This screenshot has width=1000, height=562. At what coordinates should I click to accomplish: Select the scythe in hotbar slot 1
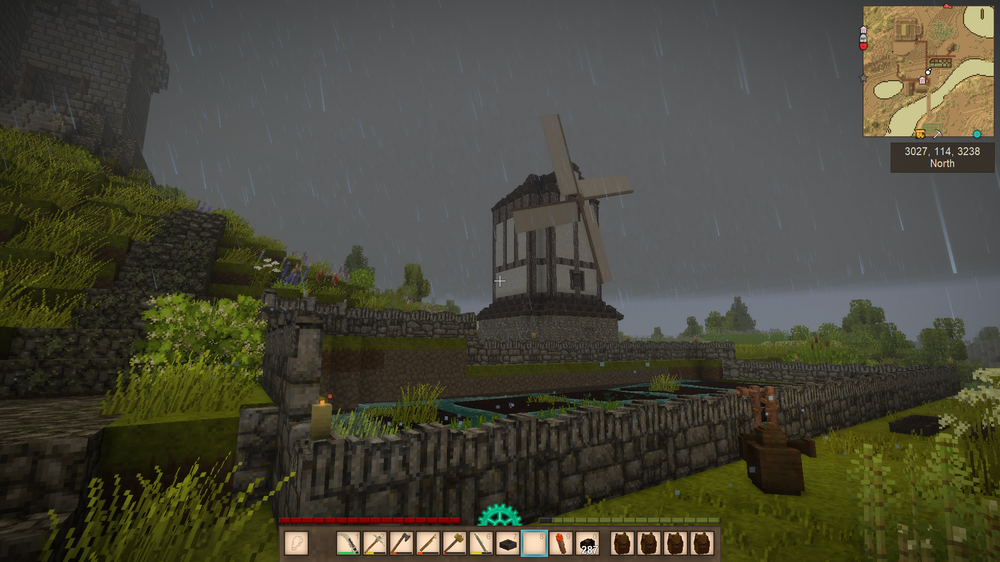click(348, 544)
